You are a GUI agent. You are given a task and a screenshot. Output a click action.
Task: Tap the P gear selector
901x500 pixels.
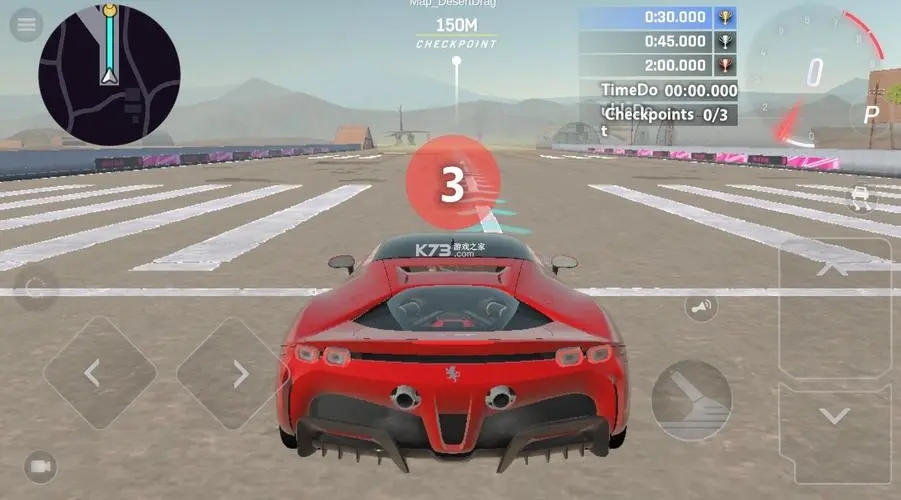tap(871, 115)
